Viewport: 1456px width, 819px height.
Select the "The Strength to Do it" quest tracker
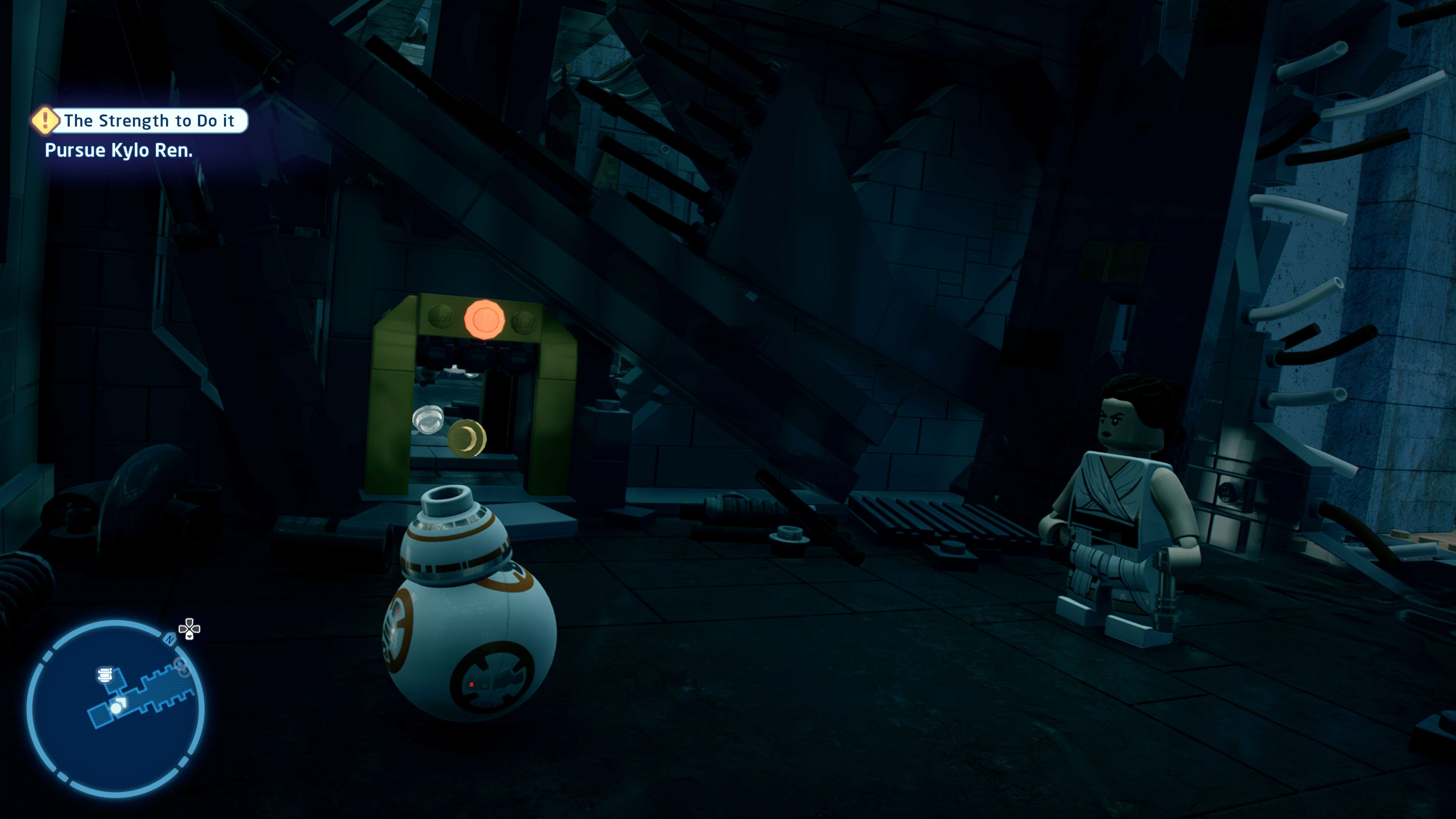(149, 121)
